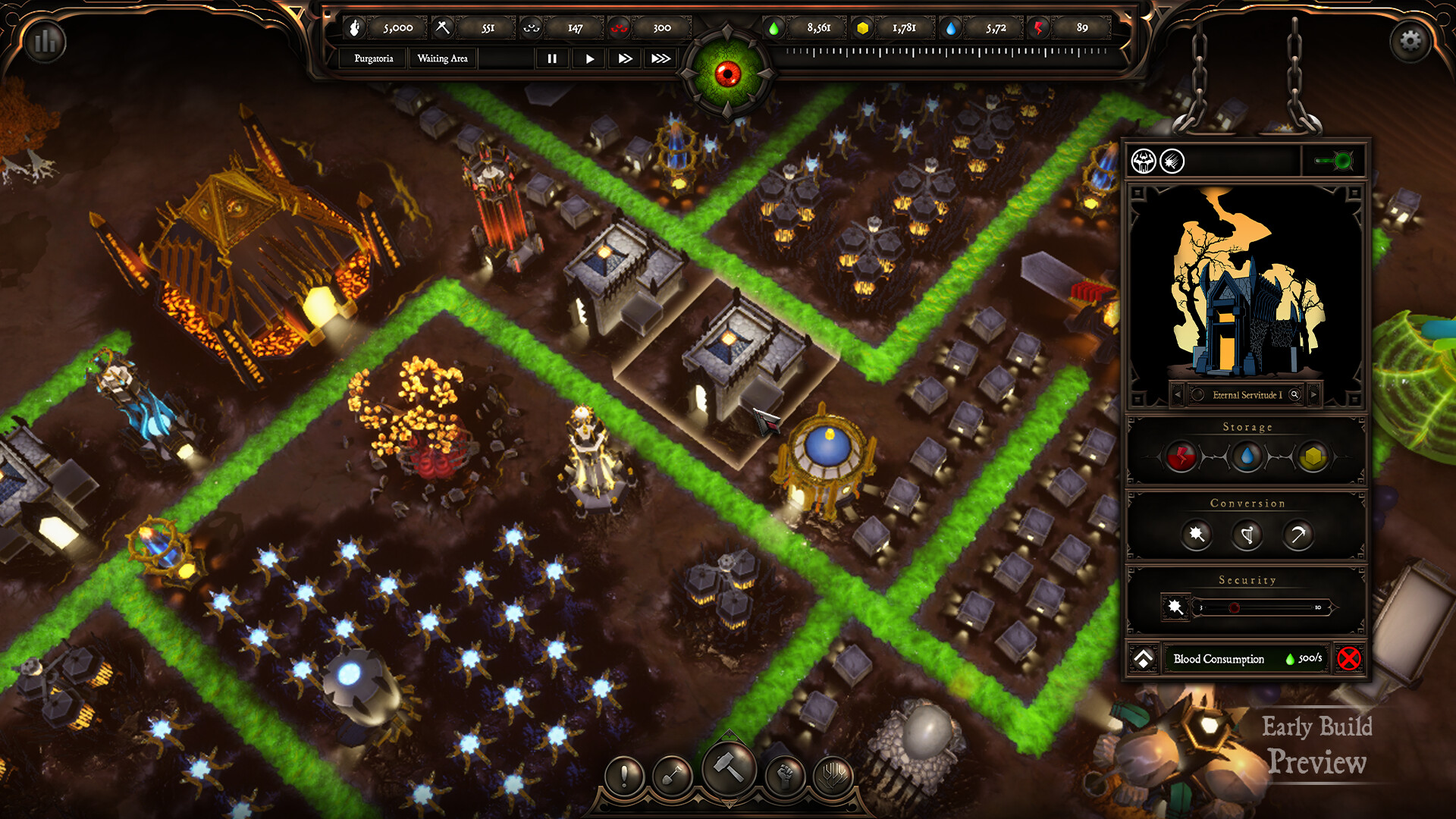Click the scythe Conversion icon
Viewport: 1456px width, 819px height.
click(1298, 535)
